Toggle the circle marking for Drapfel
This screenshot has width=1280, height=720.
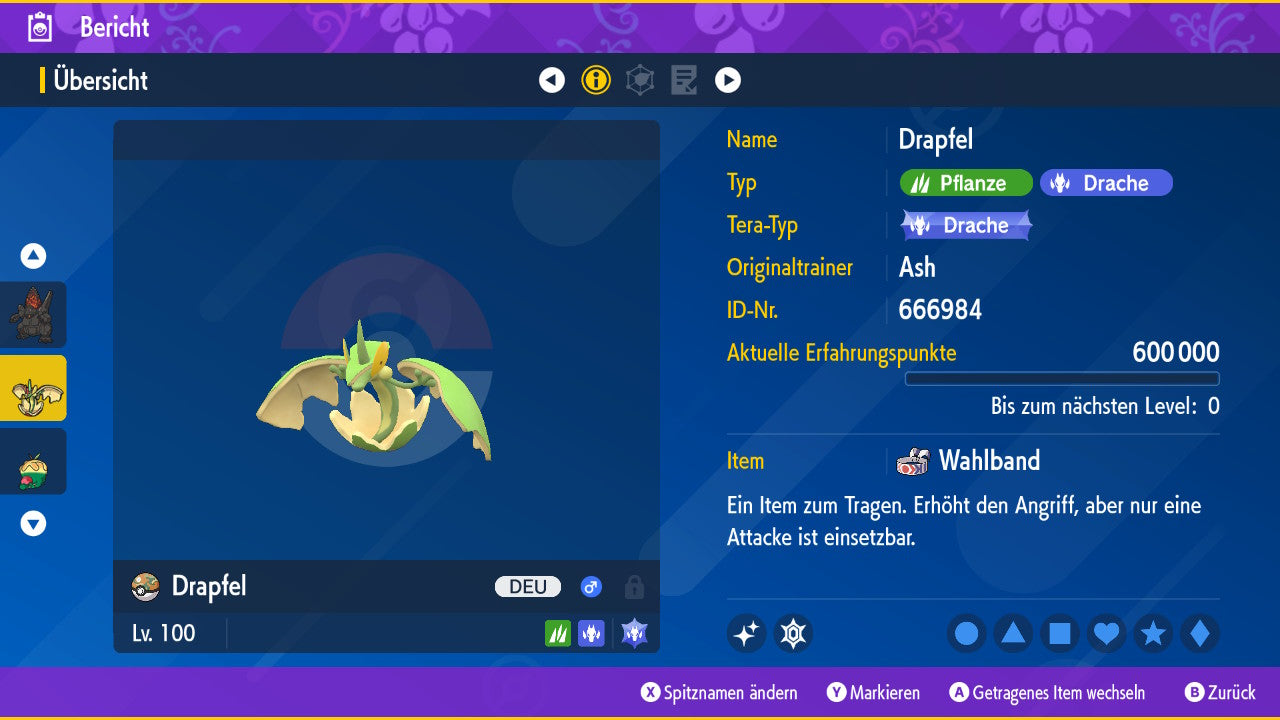(966, 633)
